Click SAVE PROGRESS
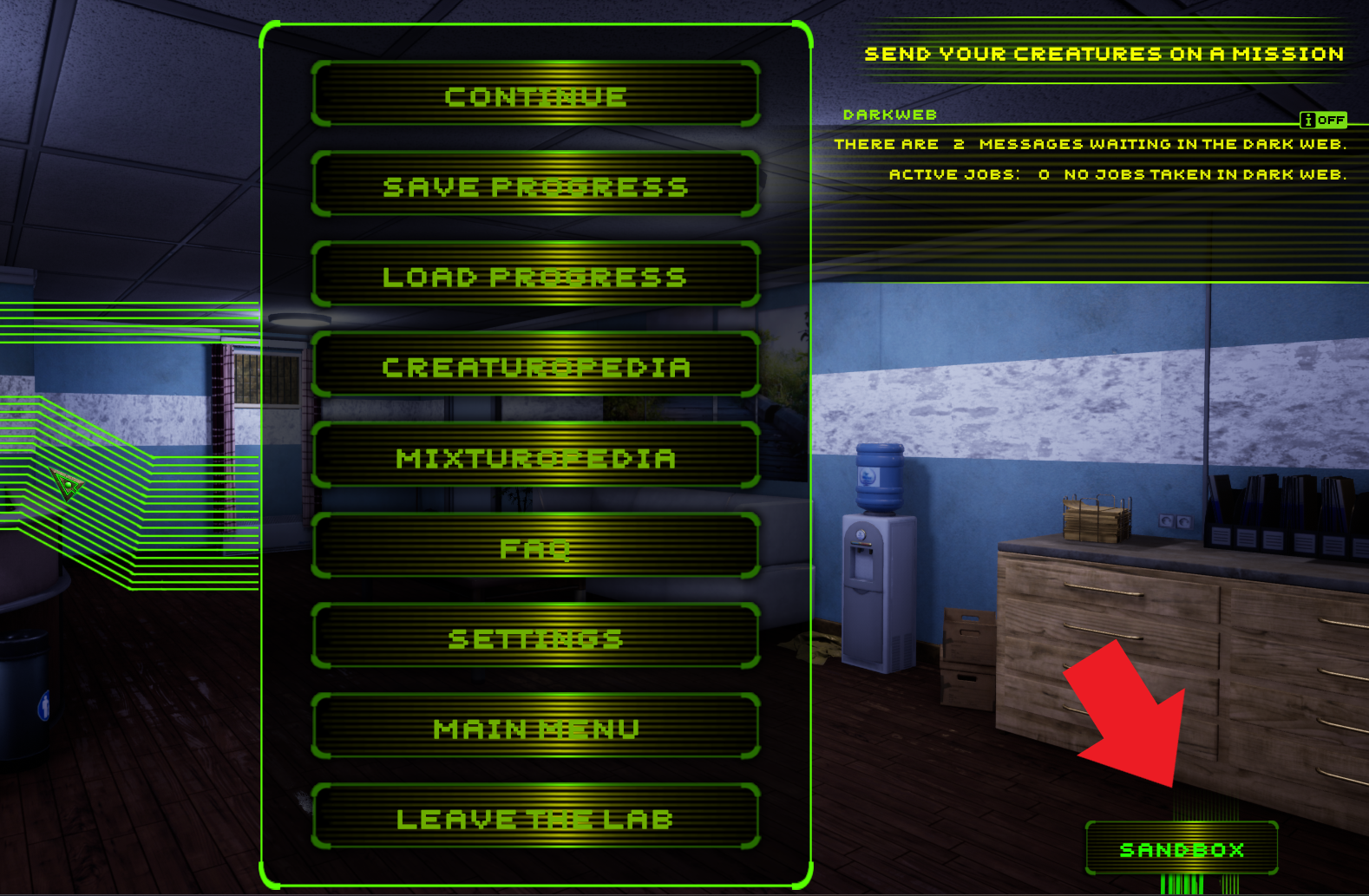Viewport: 1369px width, 896px height. [536, 186]
